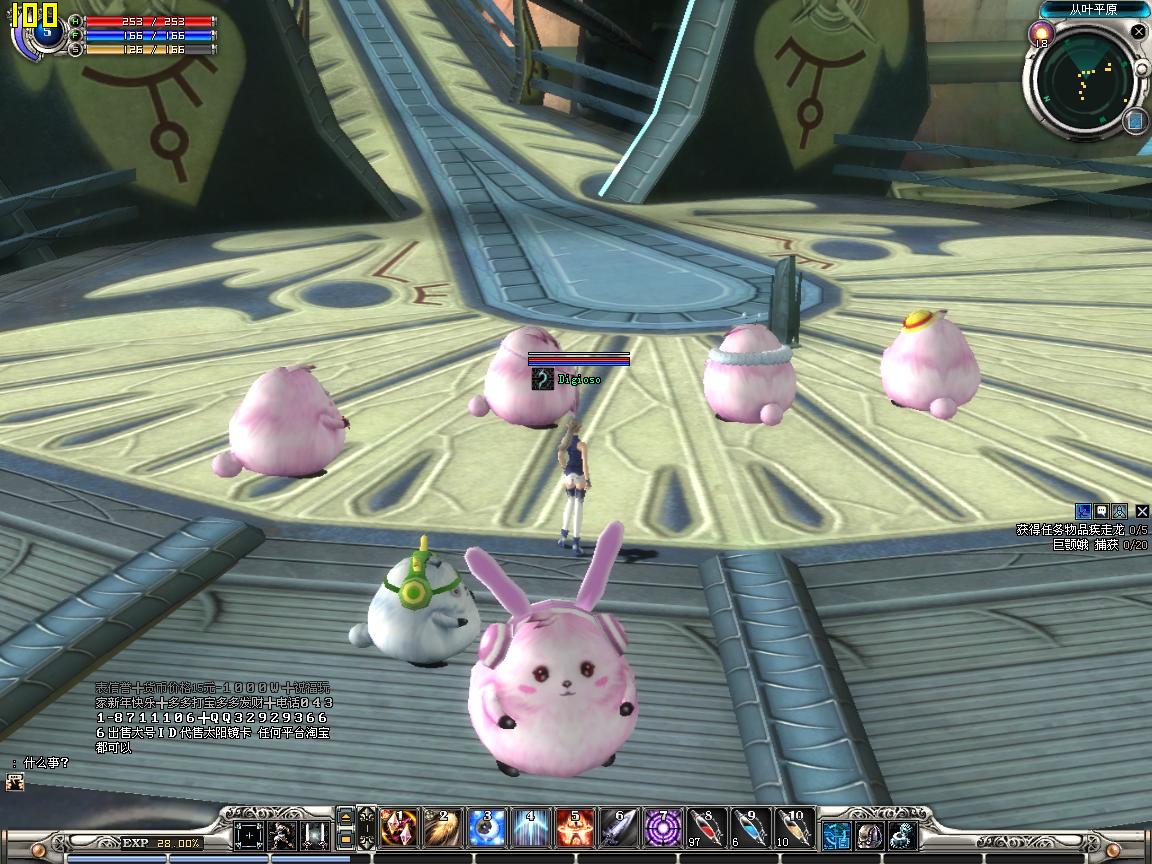Trigger the light beam skill in slot 4
Viewport: 1152px width, 864px height.
coord(531,828)
